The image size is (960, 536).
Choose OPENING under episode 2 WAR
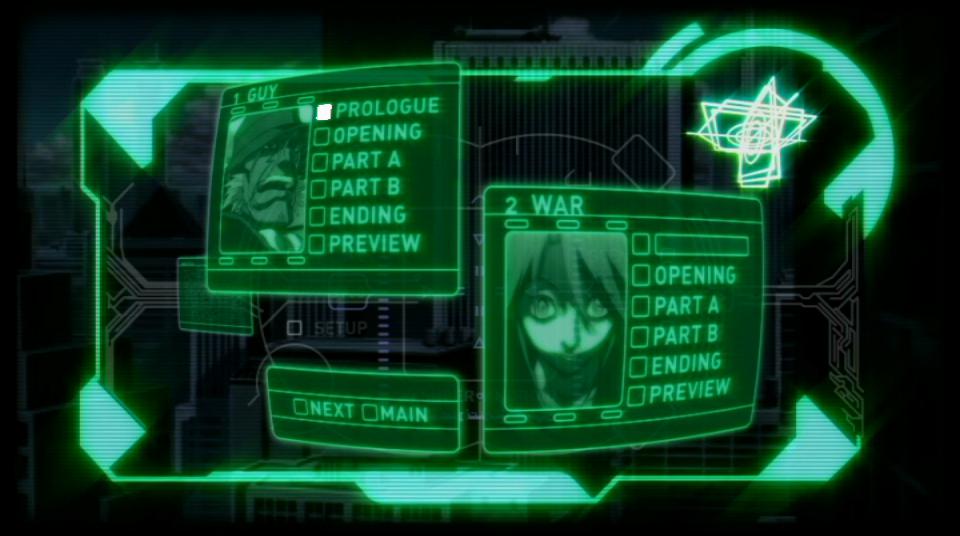(x=694, y=275)
